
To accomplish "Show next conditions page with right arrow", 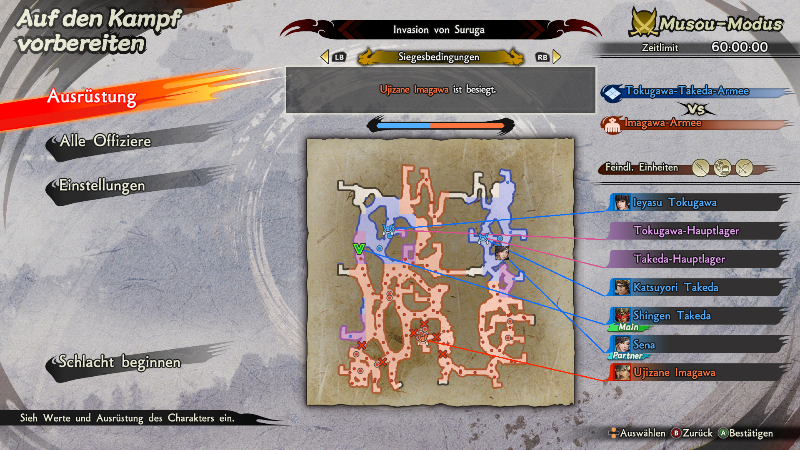I will [556, 57].
